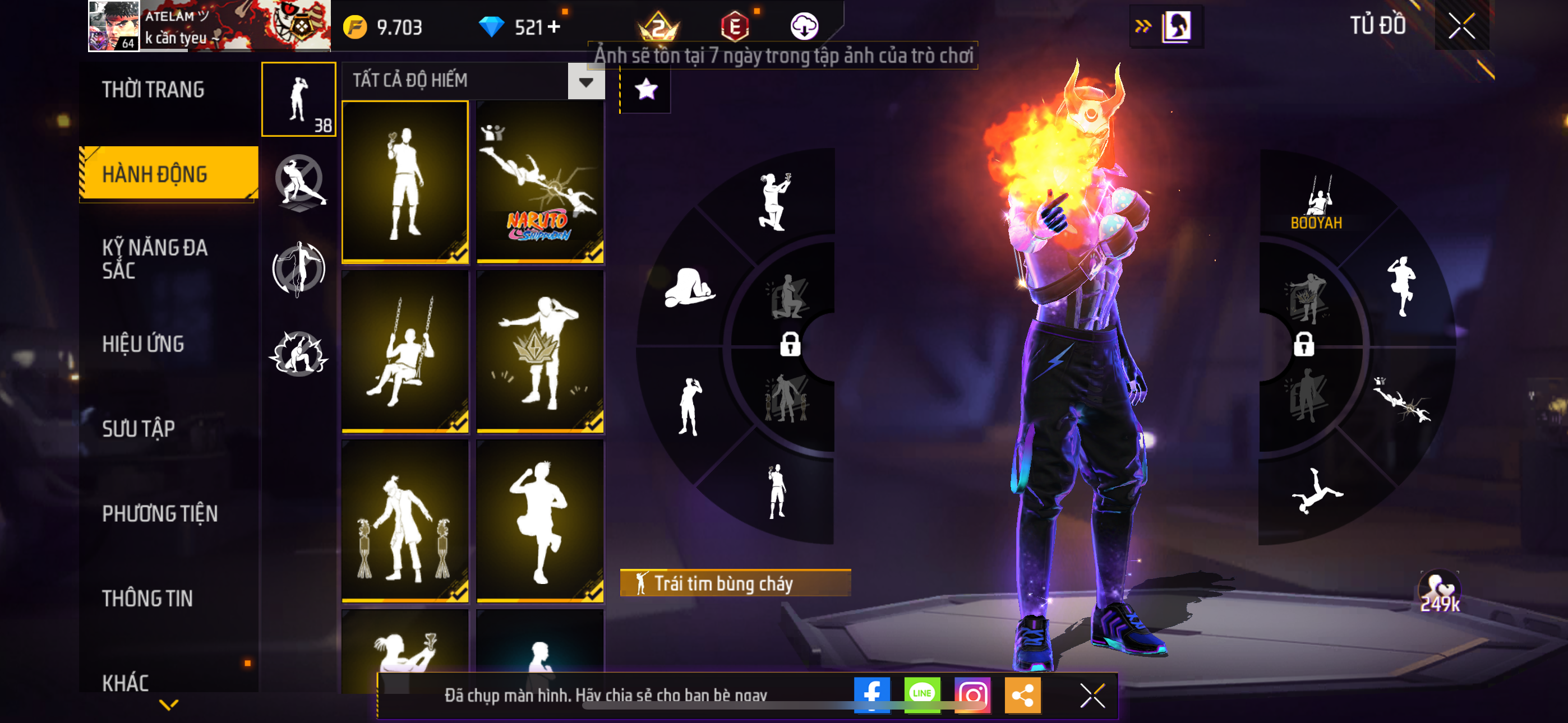Share screenshot via LINE
Screen dimensions: 1568x723
pyautogui.click(x=921, y=694)
